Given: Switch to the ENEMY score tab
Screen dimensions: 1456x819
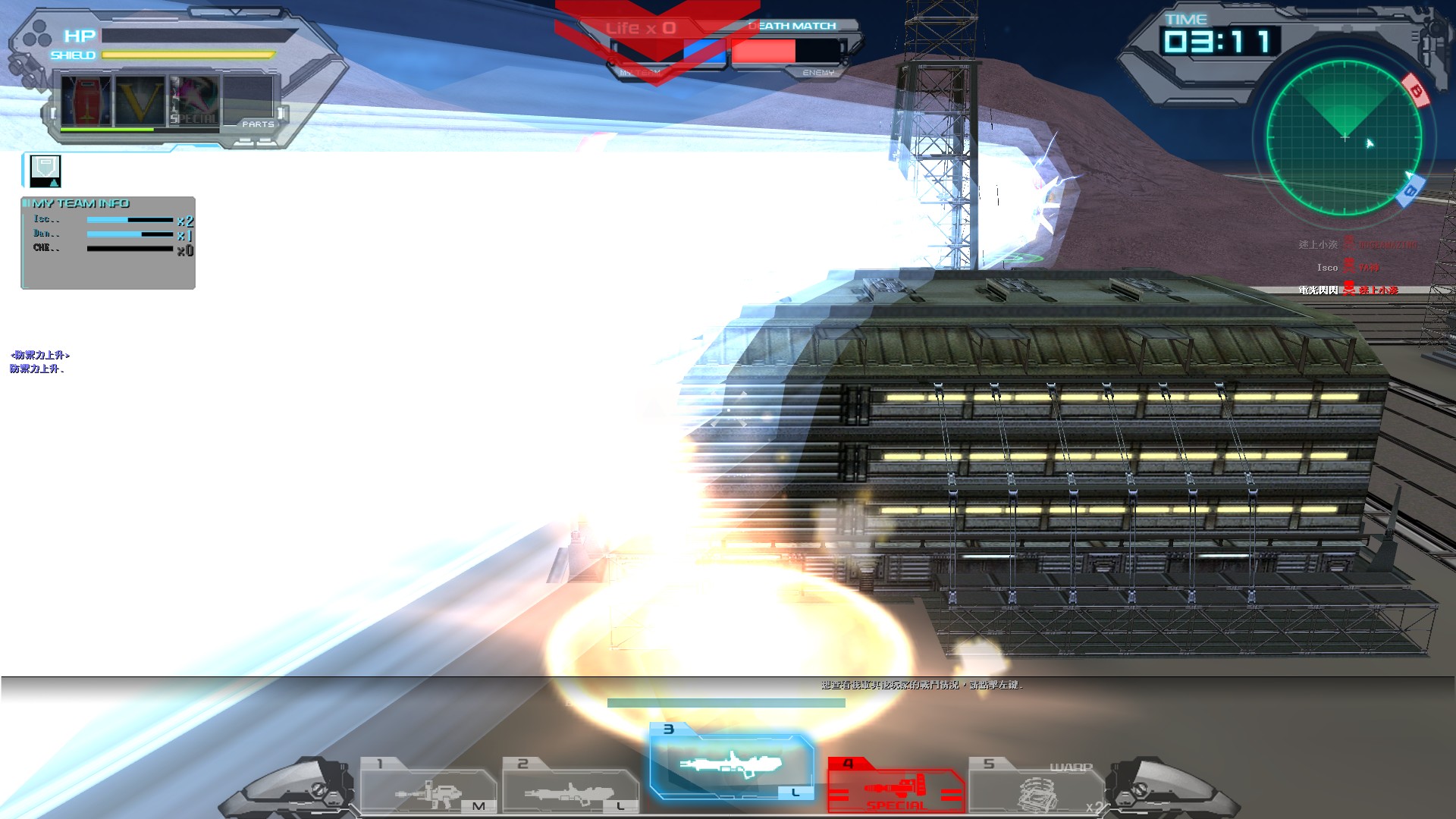Looking at the screenshot, I should tap(817, 72).
